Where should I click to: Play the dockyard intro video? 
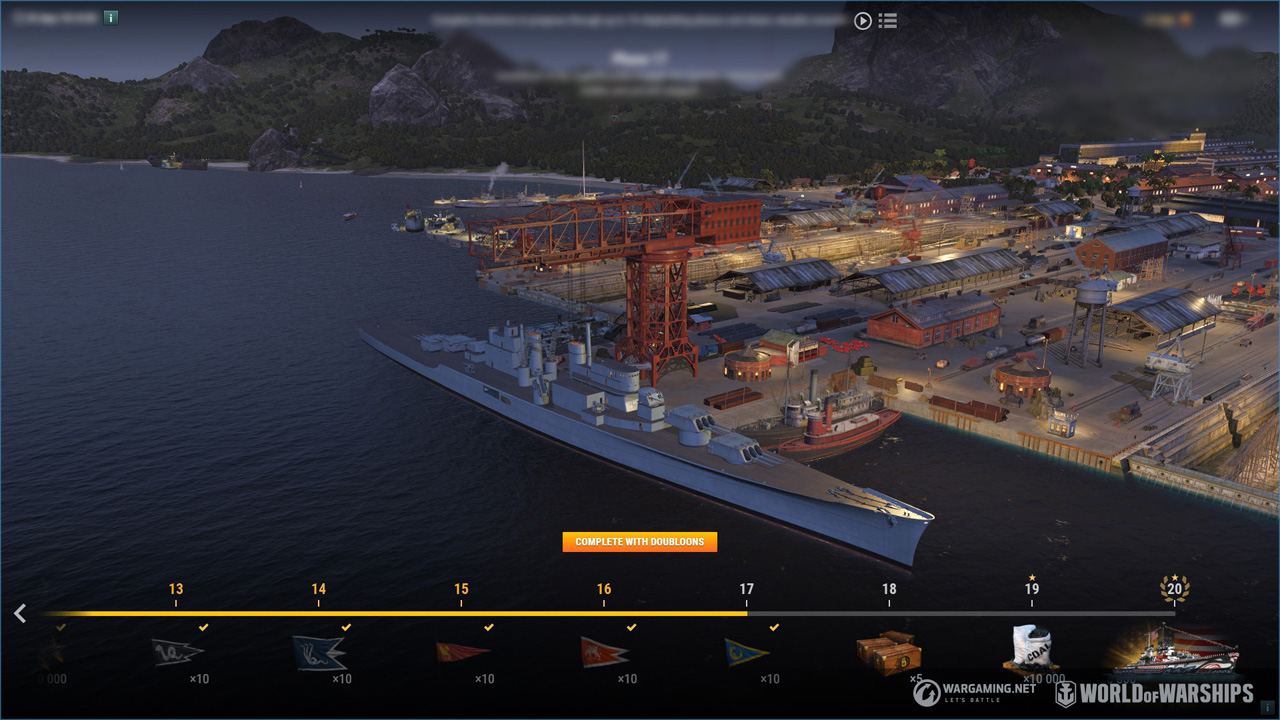click(862, 20)
